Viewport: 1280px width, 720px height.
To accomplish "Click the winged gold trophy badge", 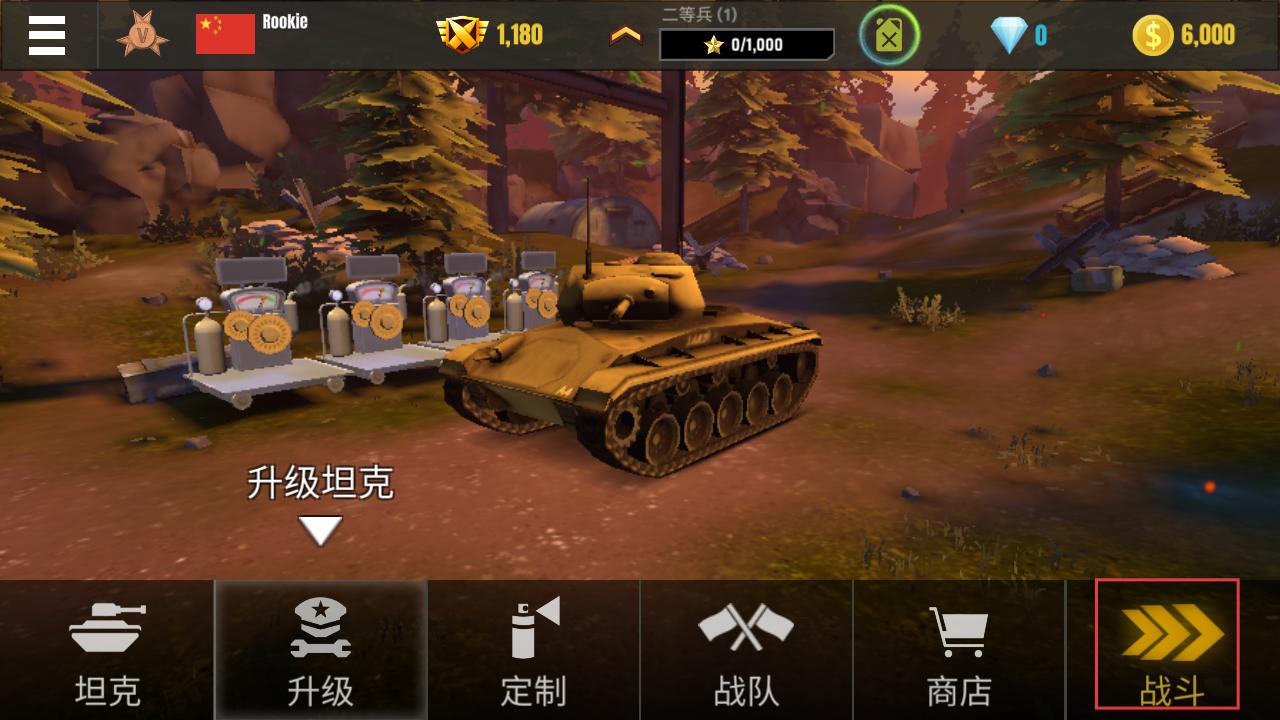I will [462, 35].
